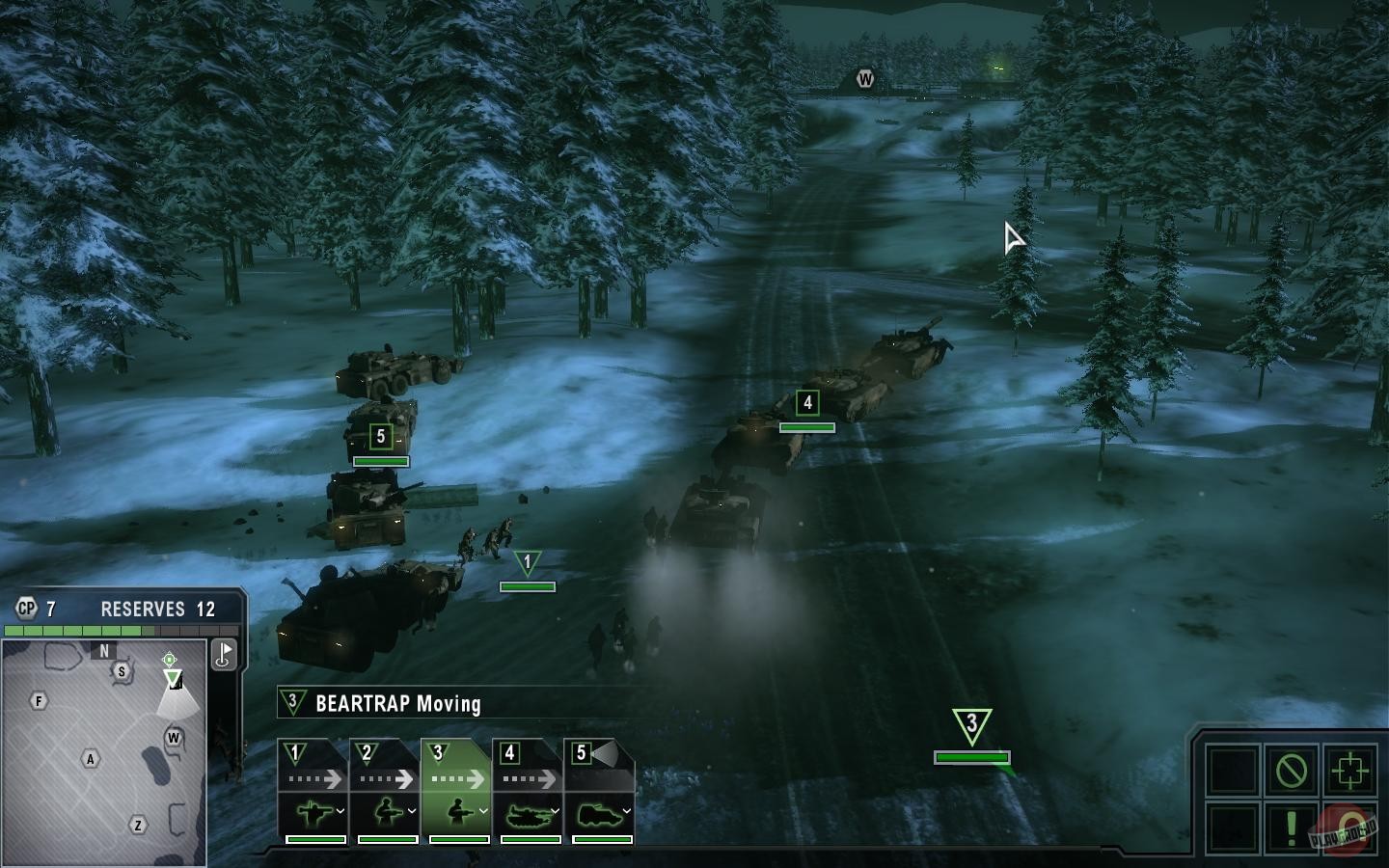Click objective point A on the minimap
This screenshot has height=868, width=1389.
click(x=89, y=760)
